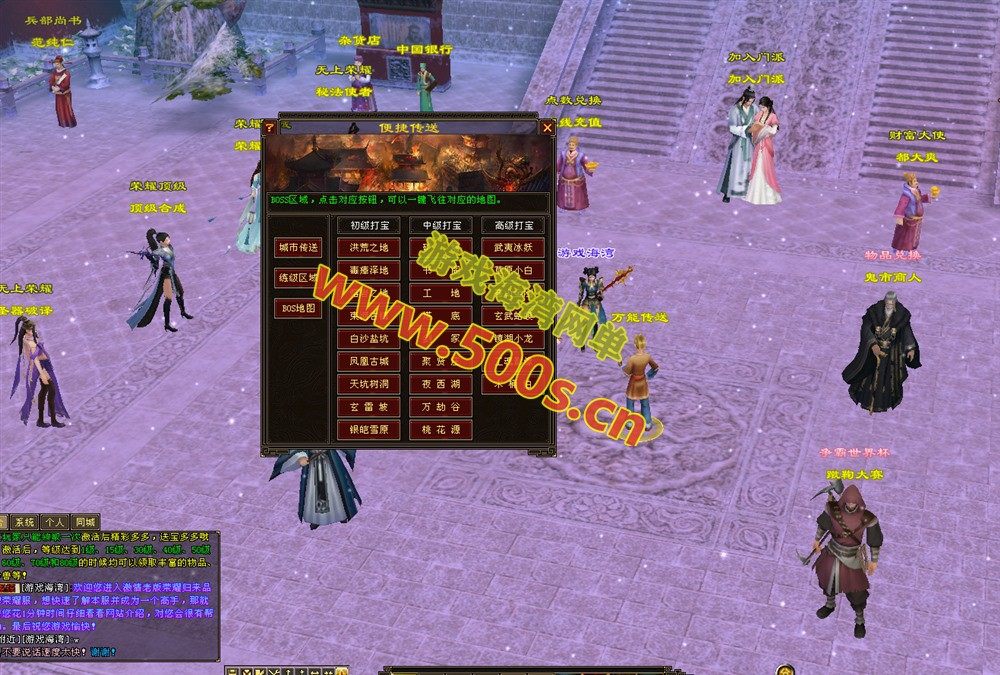1000x675 pixels.
Task: Choose the 凤凰古城 destination
Action: pyautogui.click(x=368, y=361)
